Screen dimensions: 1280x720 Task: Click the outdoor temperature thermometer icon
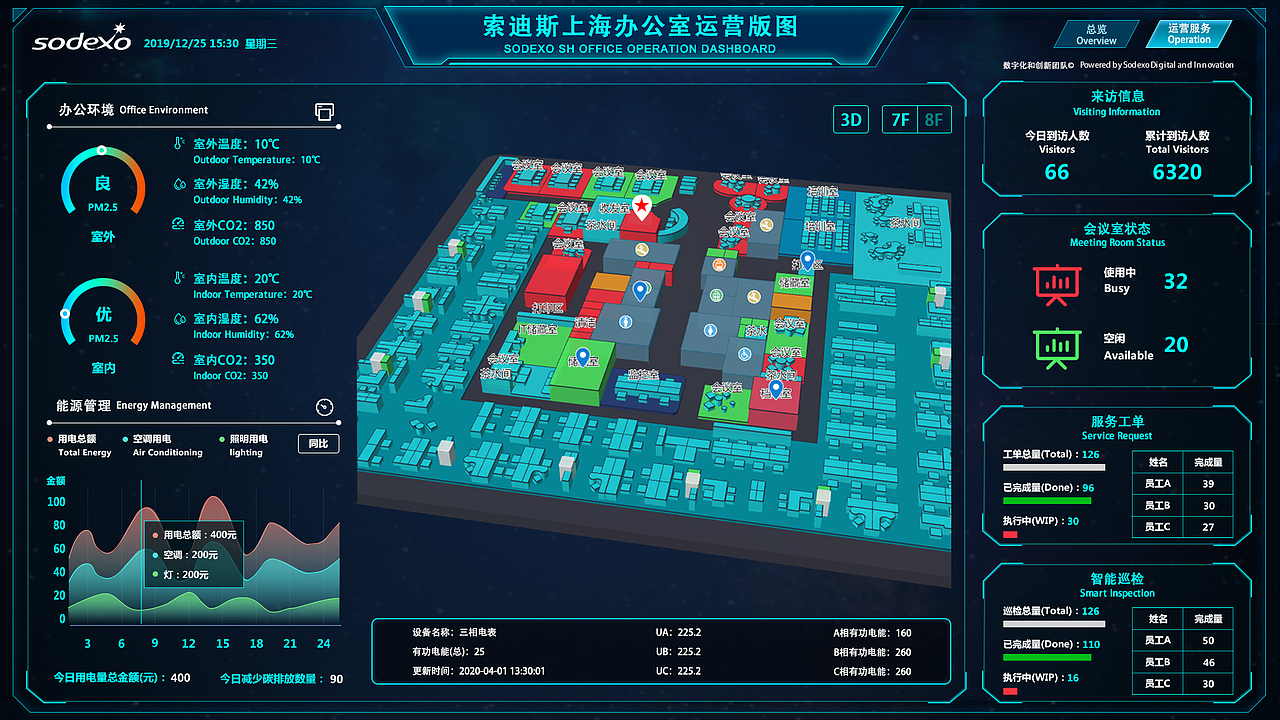(176, 143)
